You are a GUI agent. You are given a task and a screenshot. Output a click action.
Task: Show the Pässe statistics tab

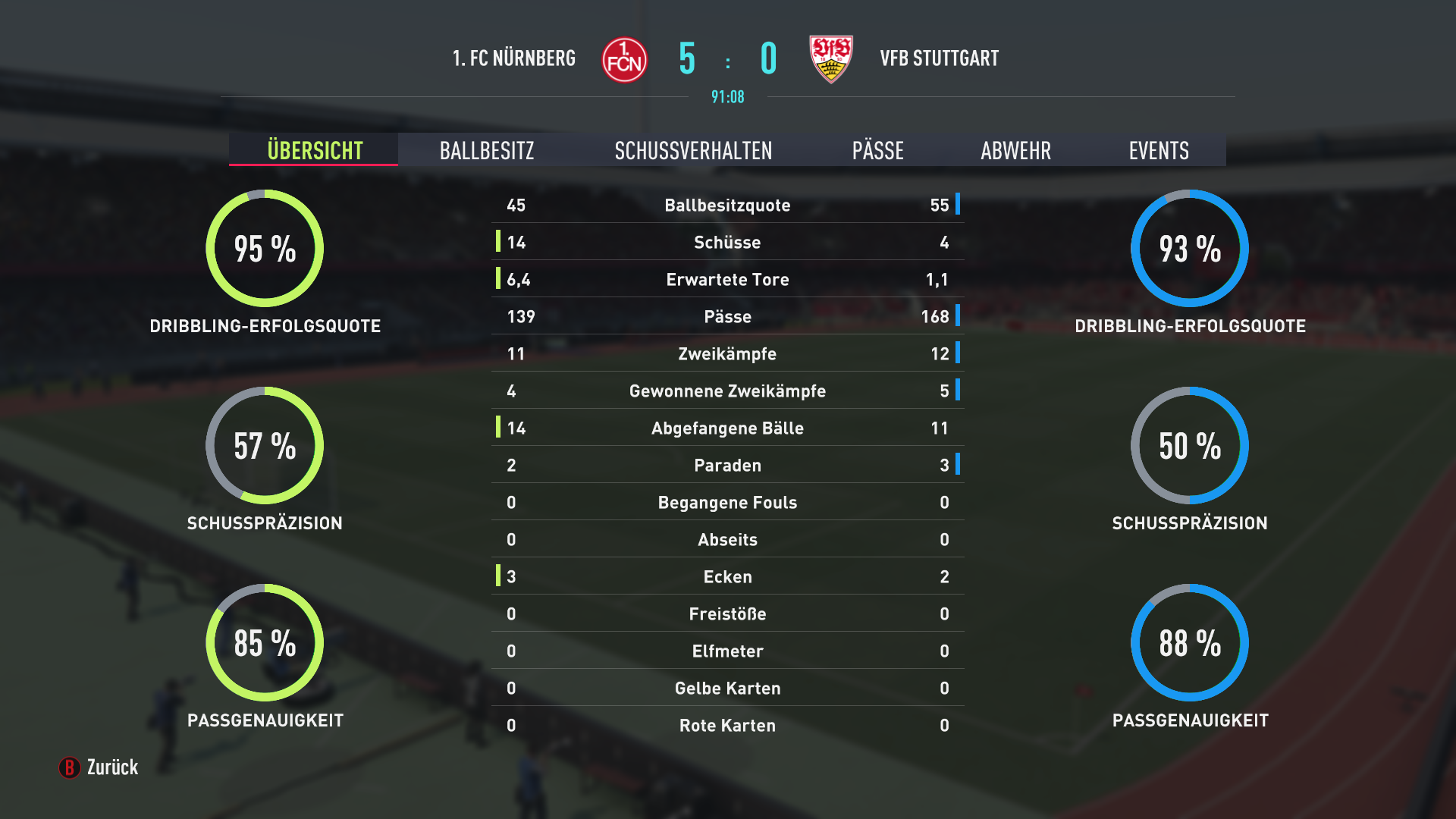(877, 150)
